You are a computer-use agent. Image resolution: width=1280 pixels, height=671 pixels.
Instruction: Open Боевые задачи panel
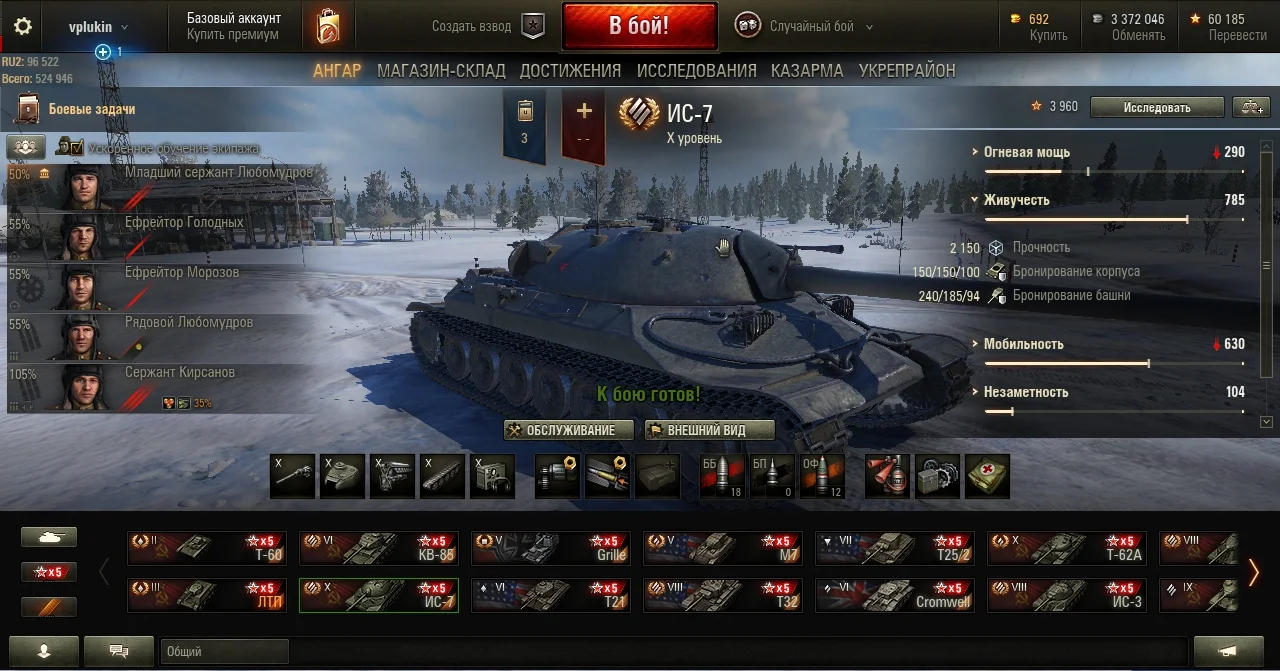click(x=90, y=109)
